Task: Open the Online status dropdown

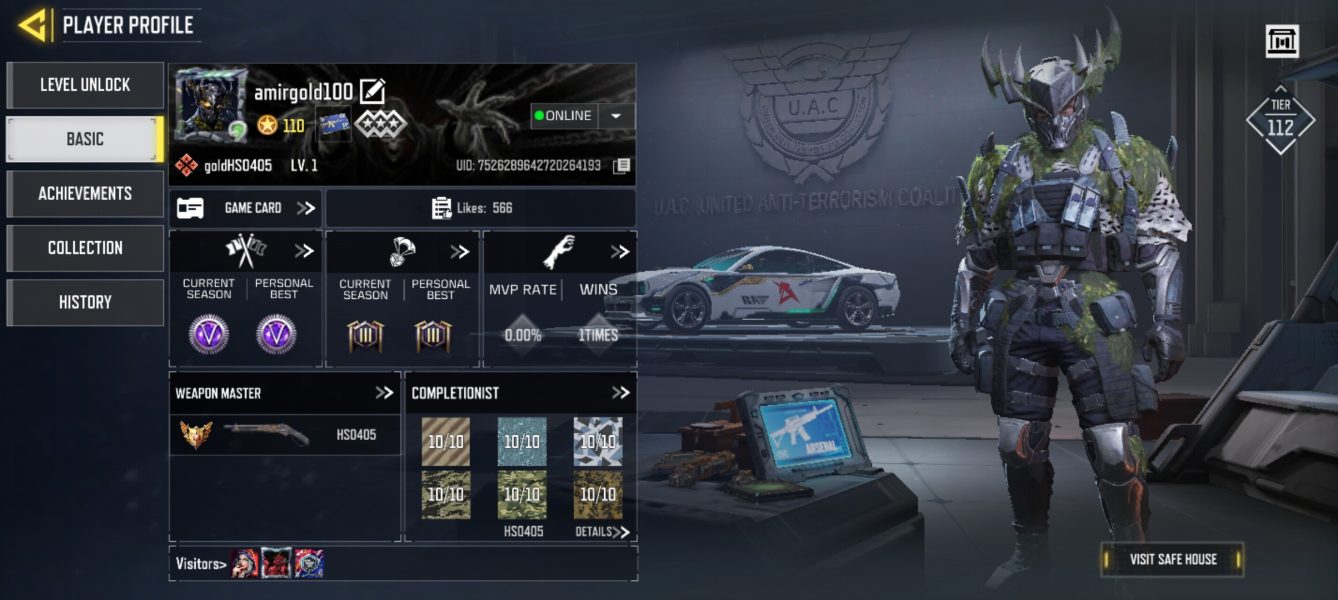Action: click(616, 116)
